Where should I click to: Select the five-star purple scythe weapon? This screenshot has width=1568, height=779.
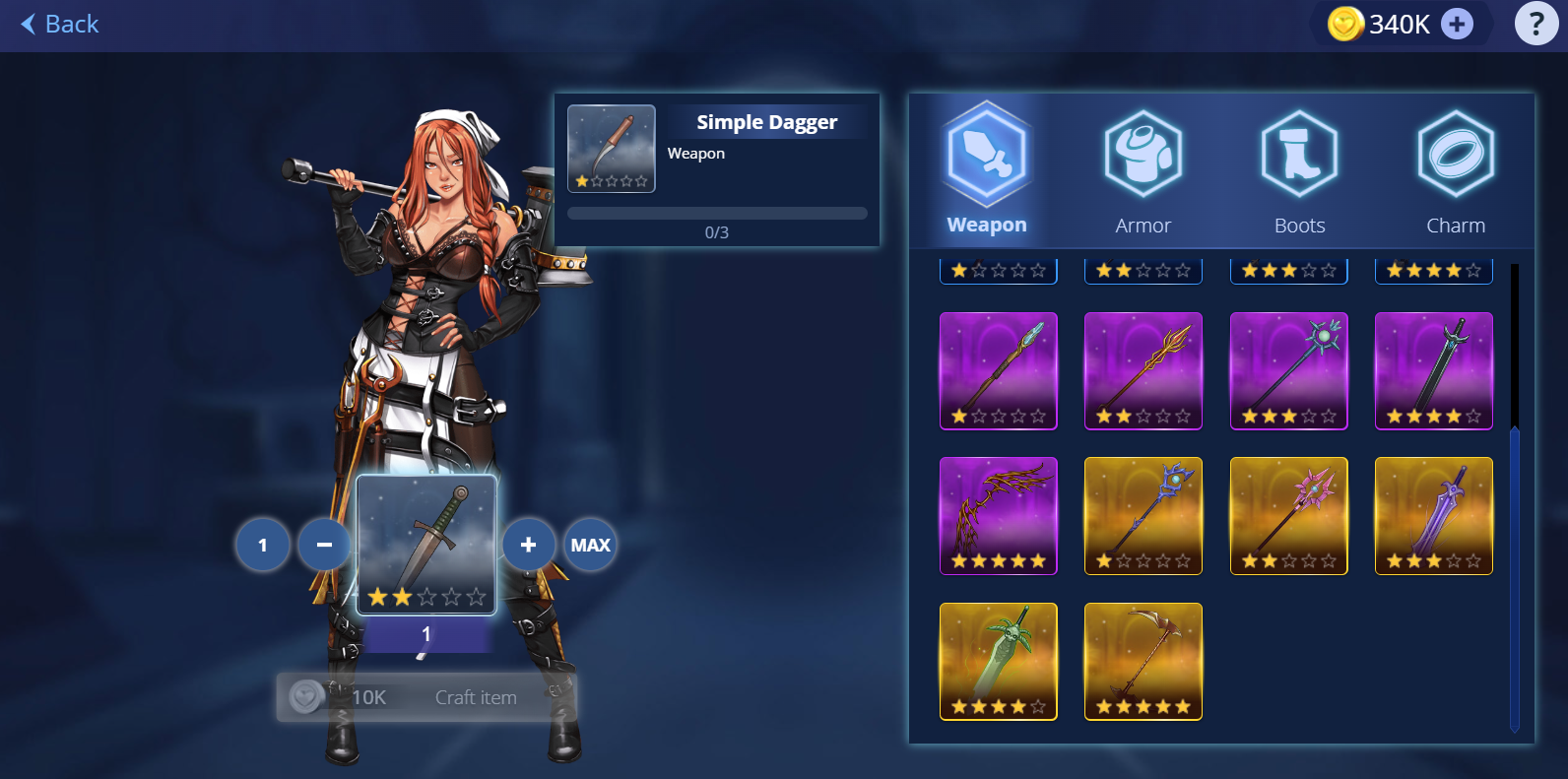[x=998, y=516]
